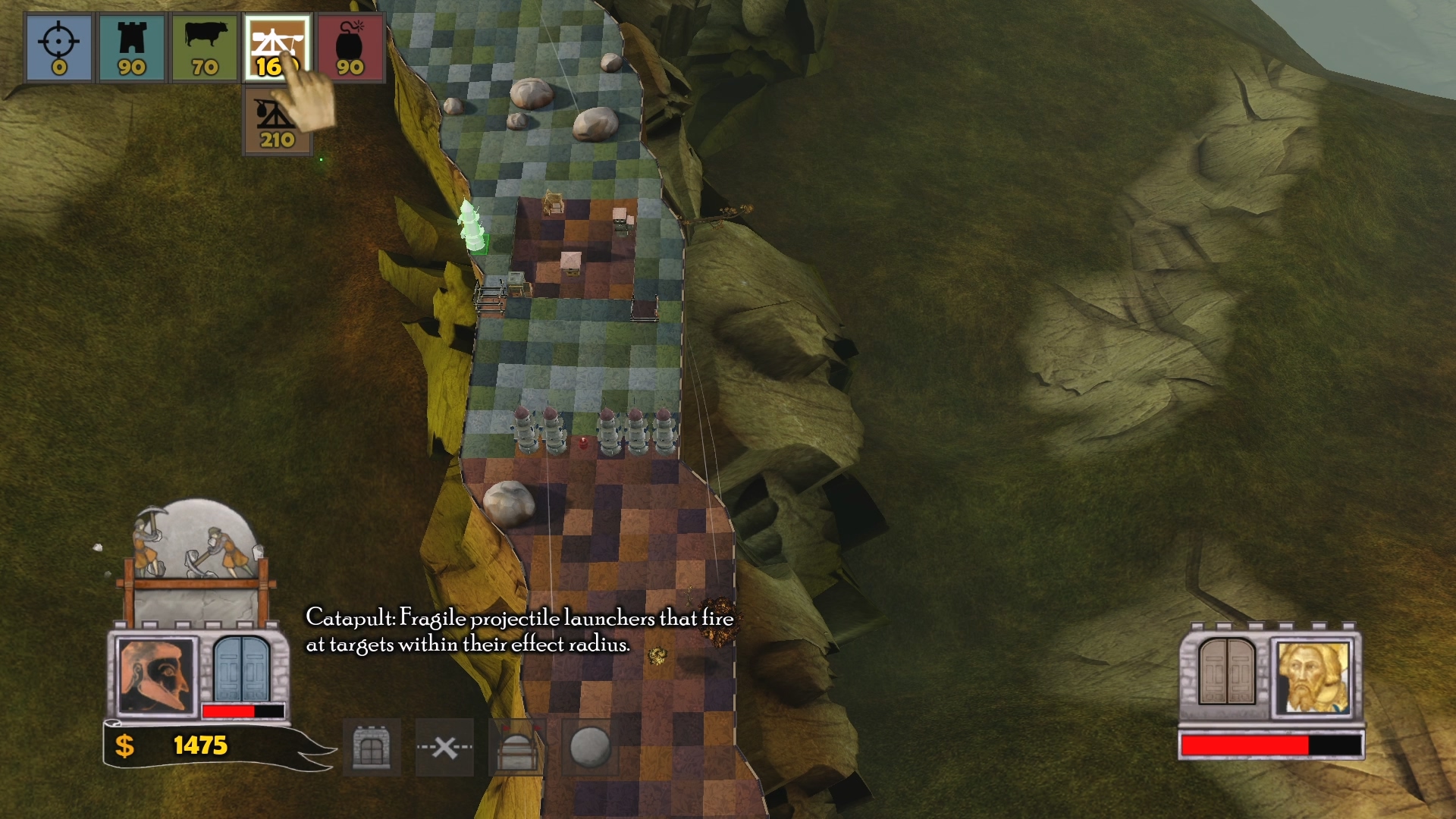Choose the tower unit costing 90
Viewport: 1456px width, 819px height.
tap(132, 48)
